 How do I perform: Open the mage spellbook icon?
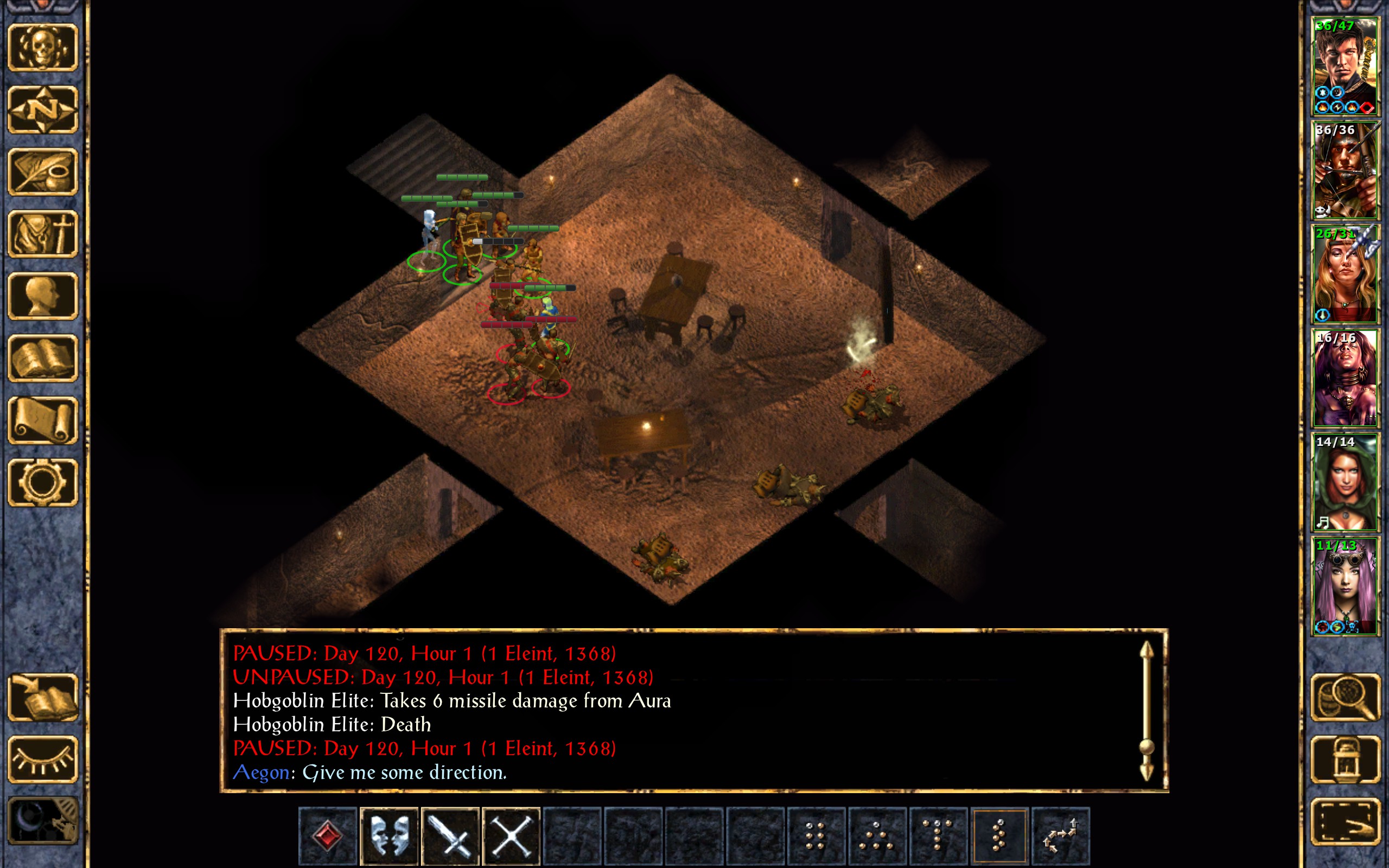click(x=42, y=358)
